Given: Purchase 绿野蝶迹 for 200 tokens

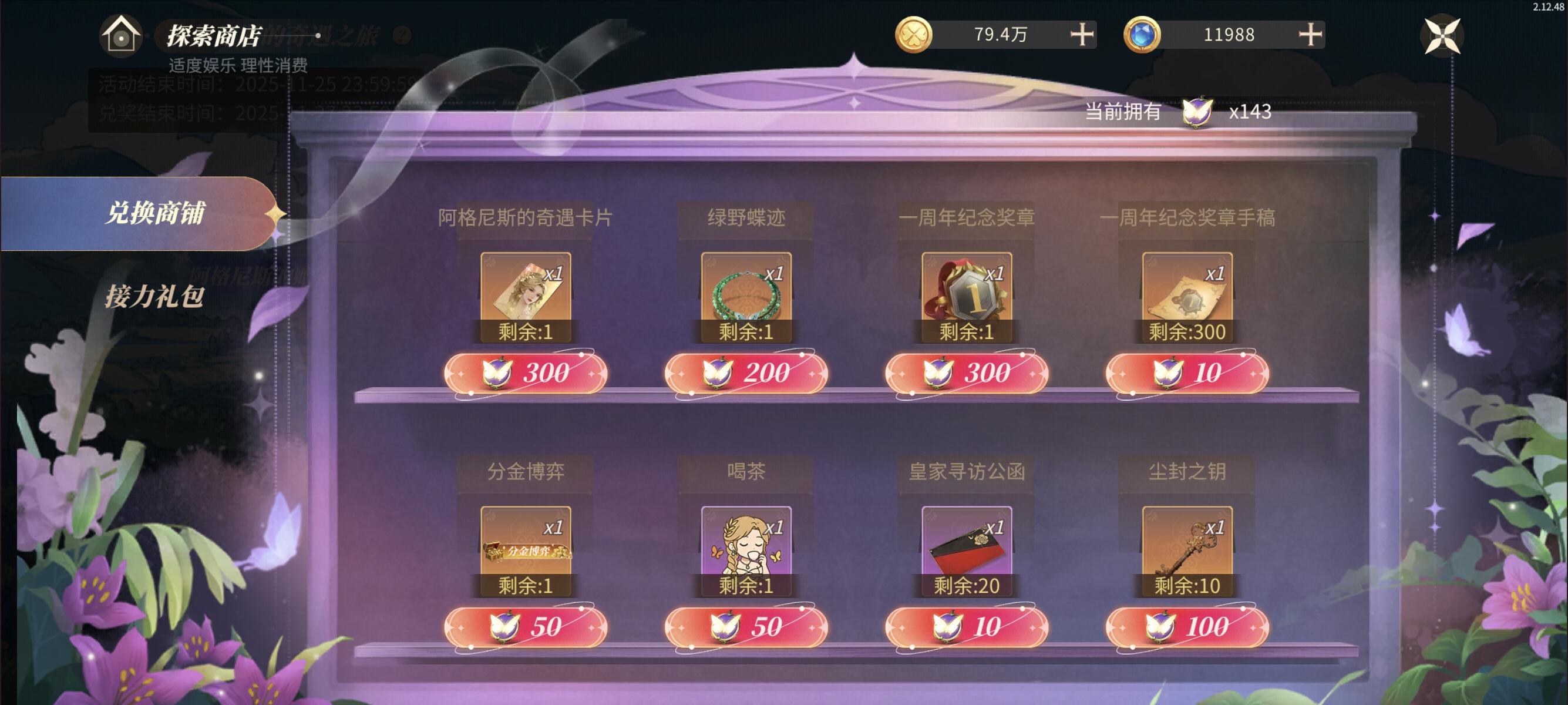Looking at the screenshot, I should (747, 373).
